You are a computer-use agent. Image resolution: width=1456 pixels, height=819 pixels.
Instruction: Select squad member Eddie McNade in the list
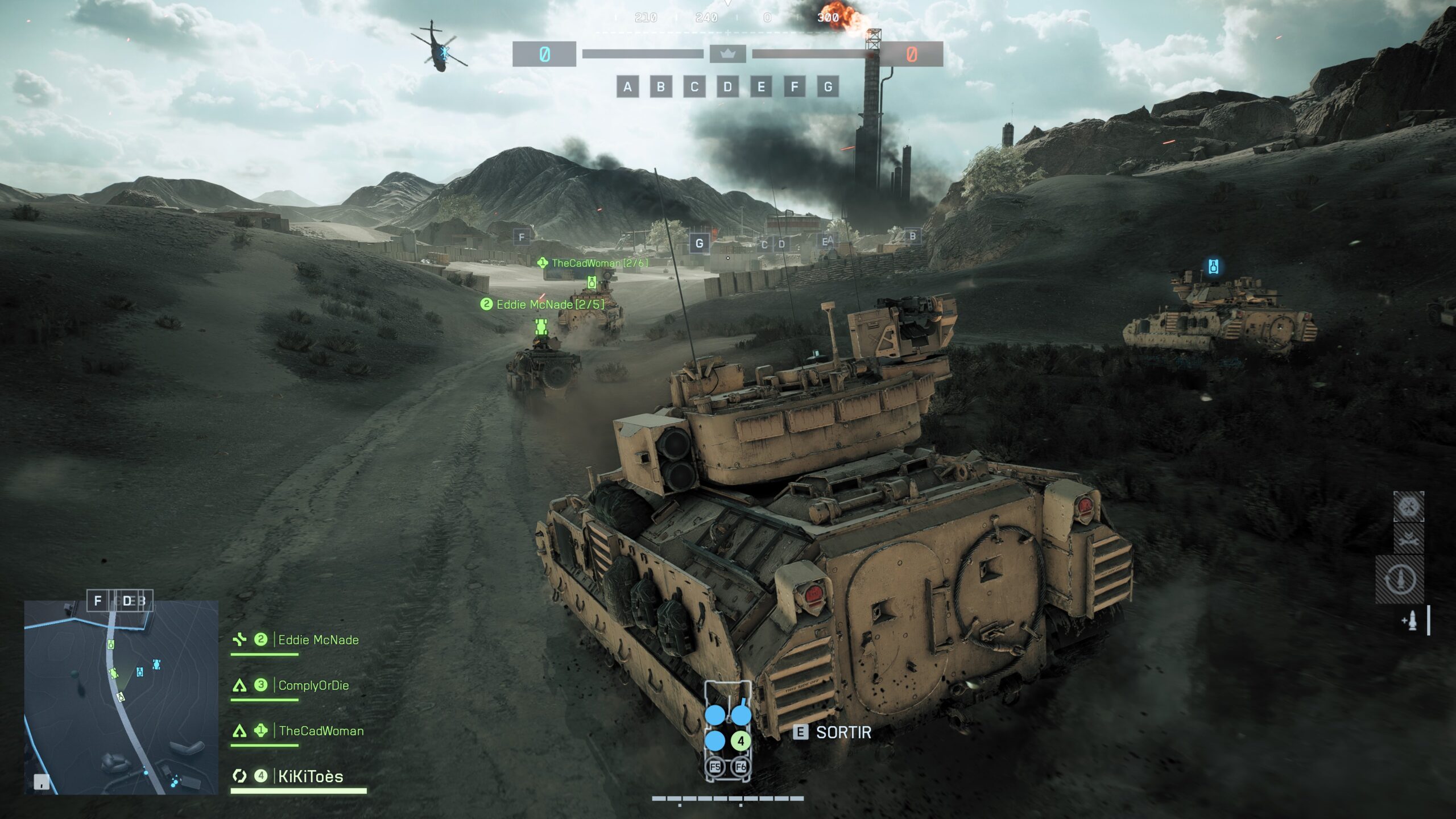click(x=318, y=640)
